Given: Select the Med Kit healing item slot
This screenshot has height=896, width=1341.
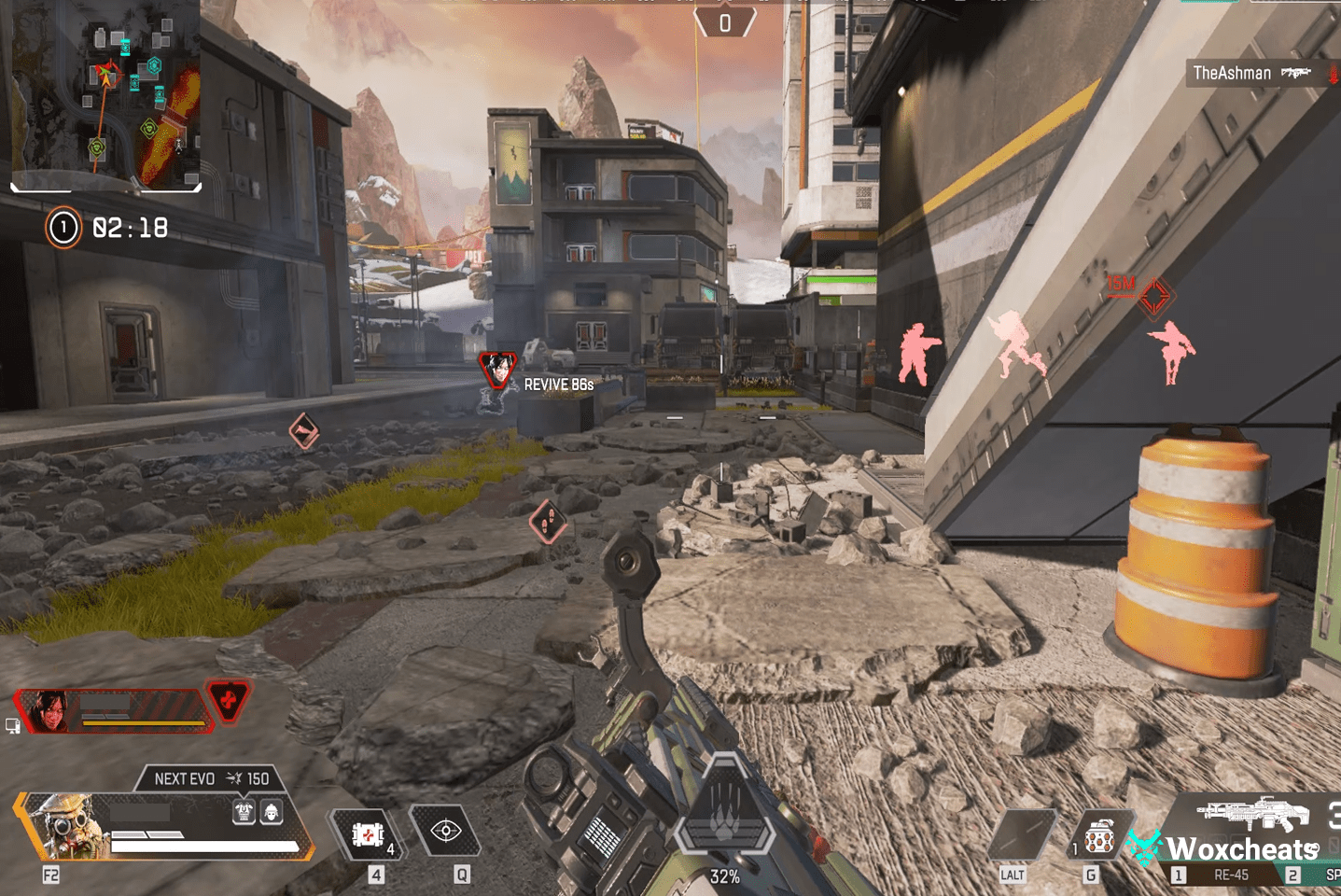Looking at the screenshot, I should [x=369, y=833].
